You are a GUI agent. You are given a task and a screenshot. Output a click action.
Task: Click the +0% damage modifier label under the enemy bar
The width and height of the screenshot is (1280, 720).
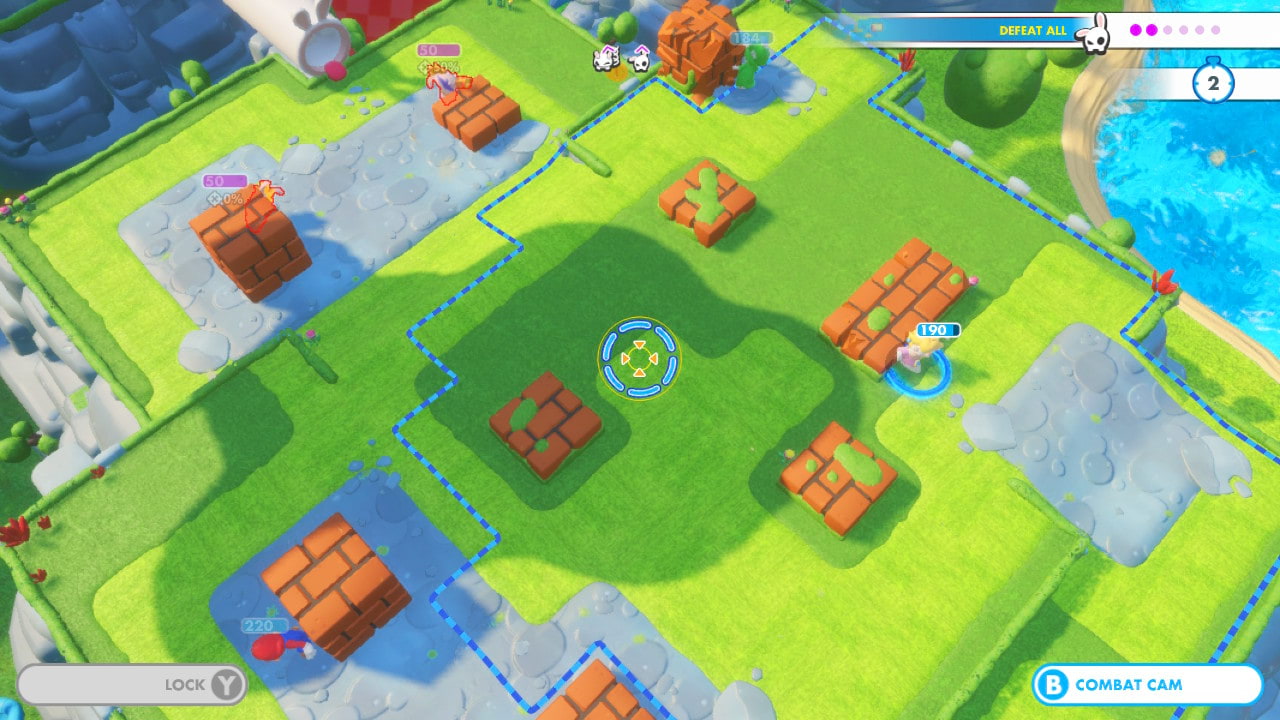[226, 198]
